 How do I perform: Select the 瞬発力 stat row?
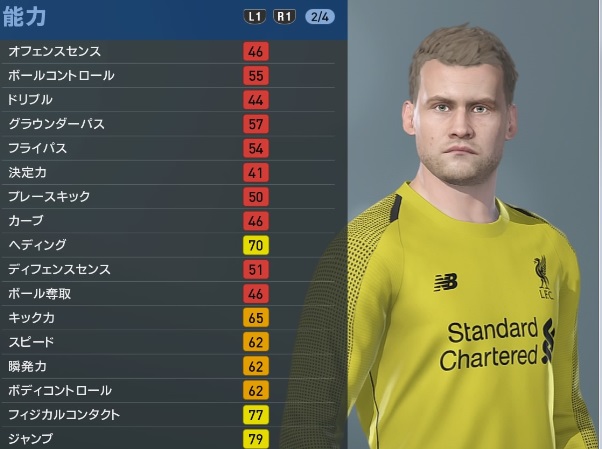coord(170,366)
